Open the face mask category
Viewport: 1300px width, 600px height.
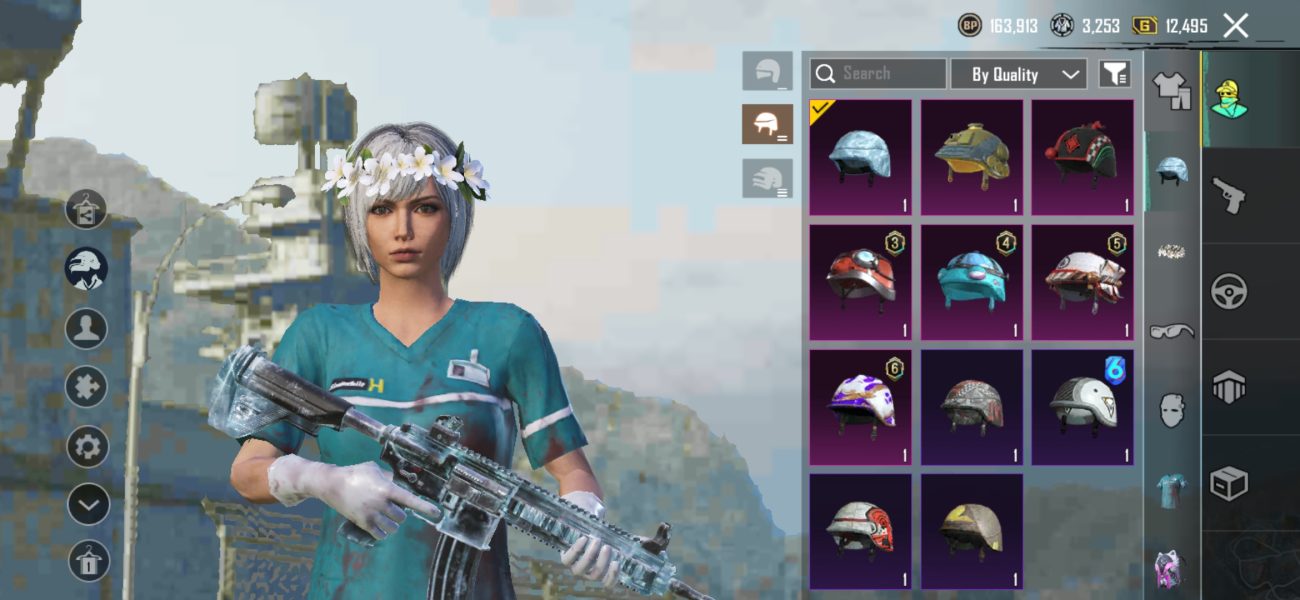(x=1171, y=410)
